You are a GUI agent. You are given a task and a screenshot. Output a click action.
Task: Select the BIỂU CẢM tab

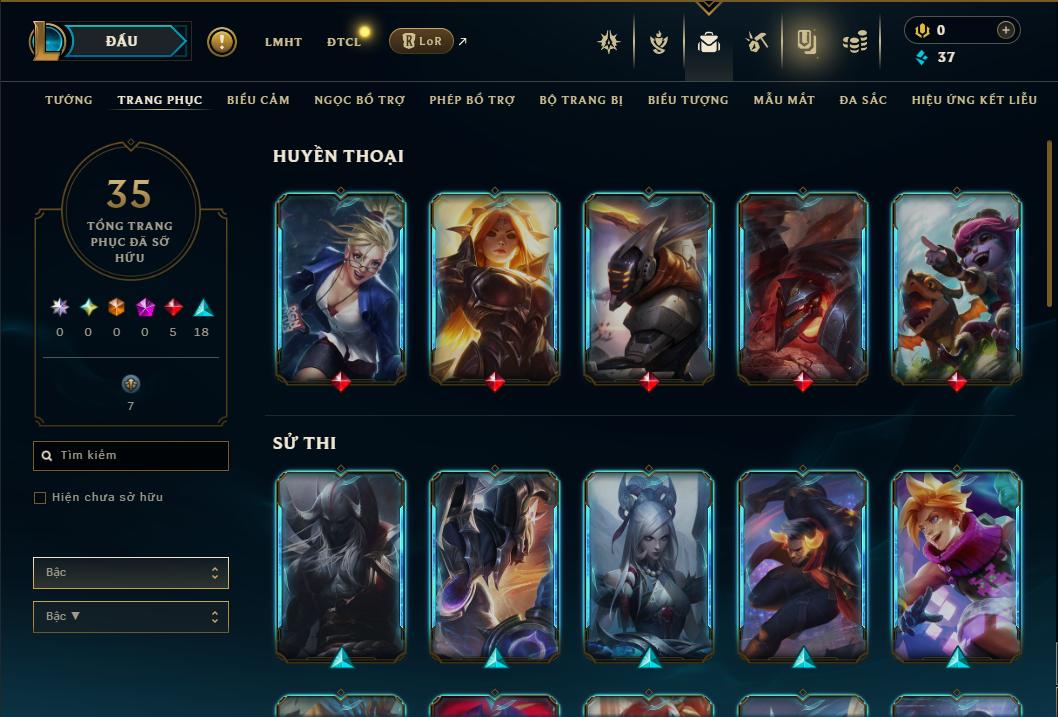(258, 100)
